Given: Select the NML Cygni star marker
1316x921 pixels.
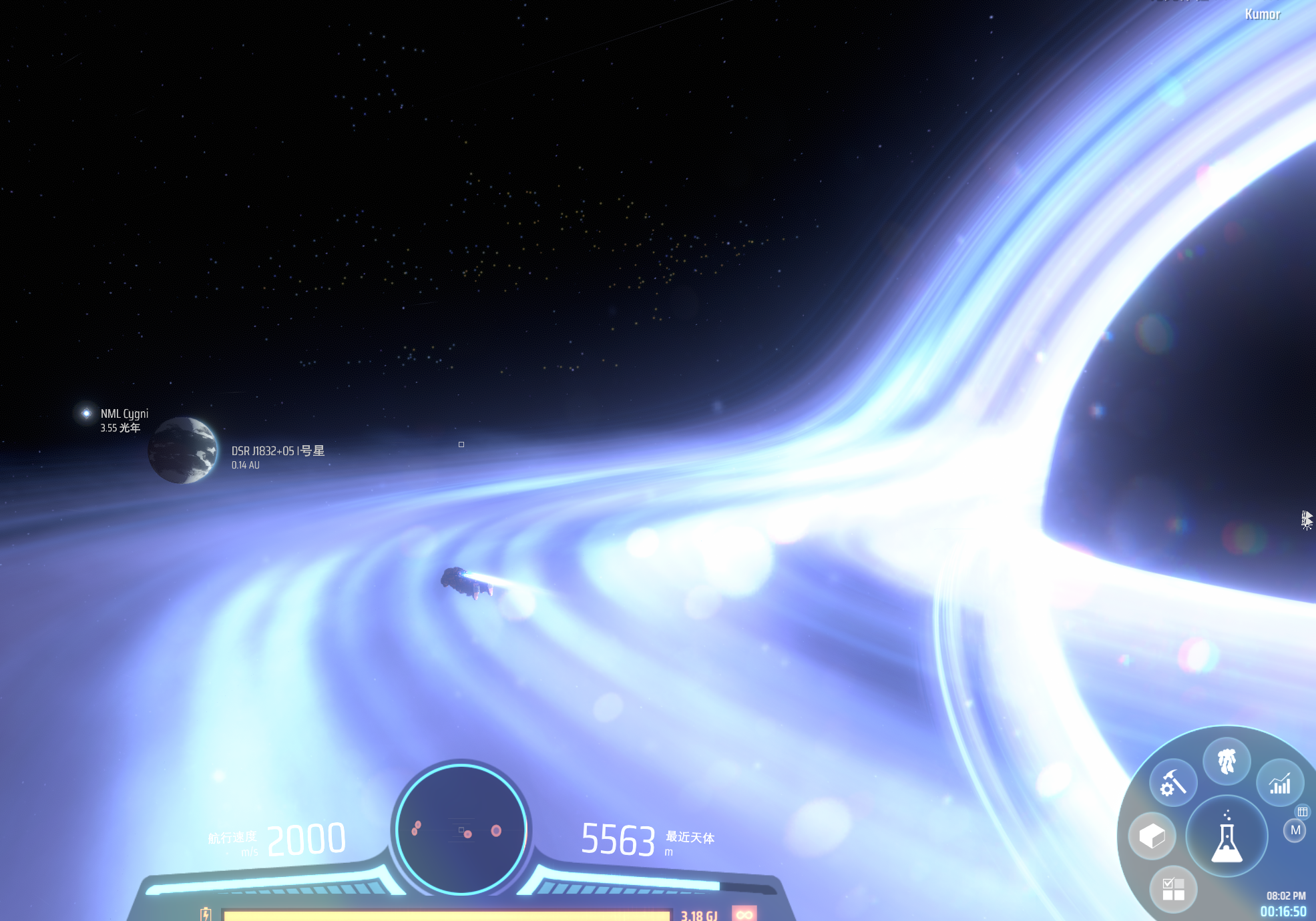Looking at the screenshot, I should [x=87, y=414].
